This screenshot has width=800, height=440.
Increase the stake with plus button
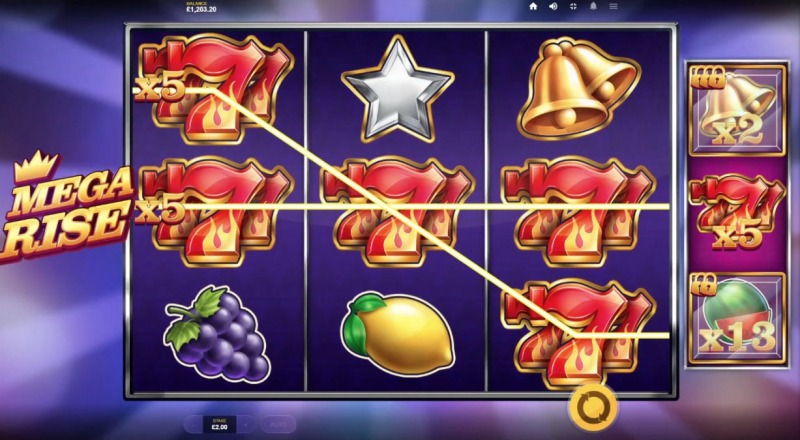coord(248,423)
